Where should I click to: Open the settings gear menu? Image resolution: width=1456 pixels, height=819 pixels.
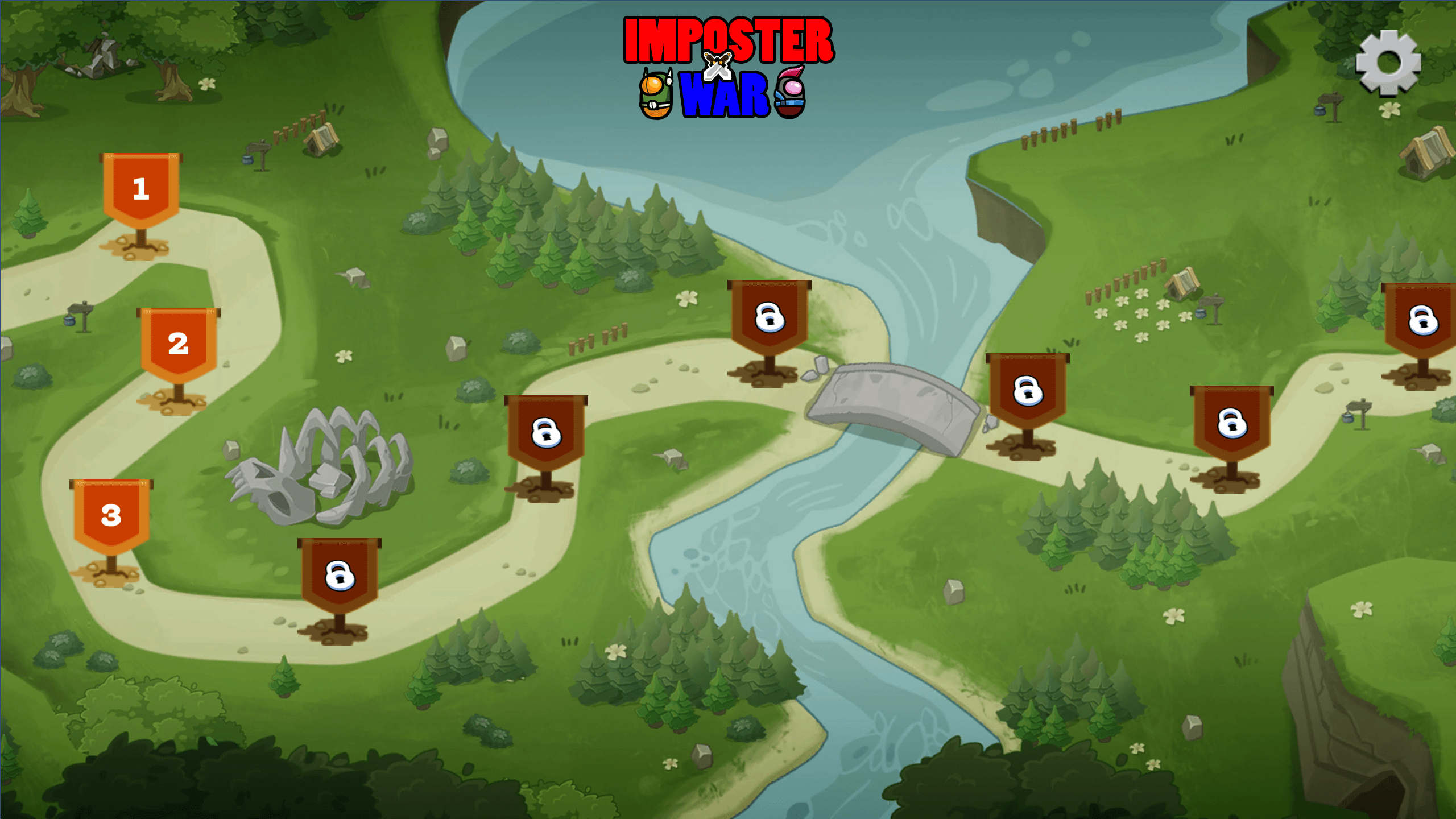[1388, 62]
